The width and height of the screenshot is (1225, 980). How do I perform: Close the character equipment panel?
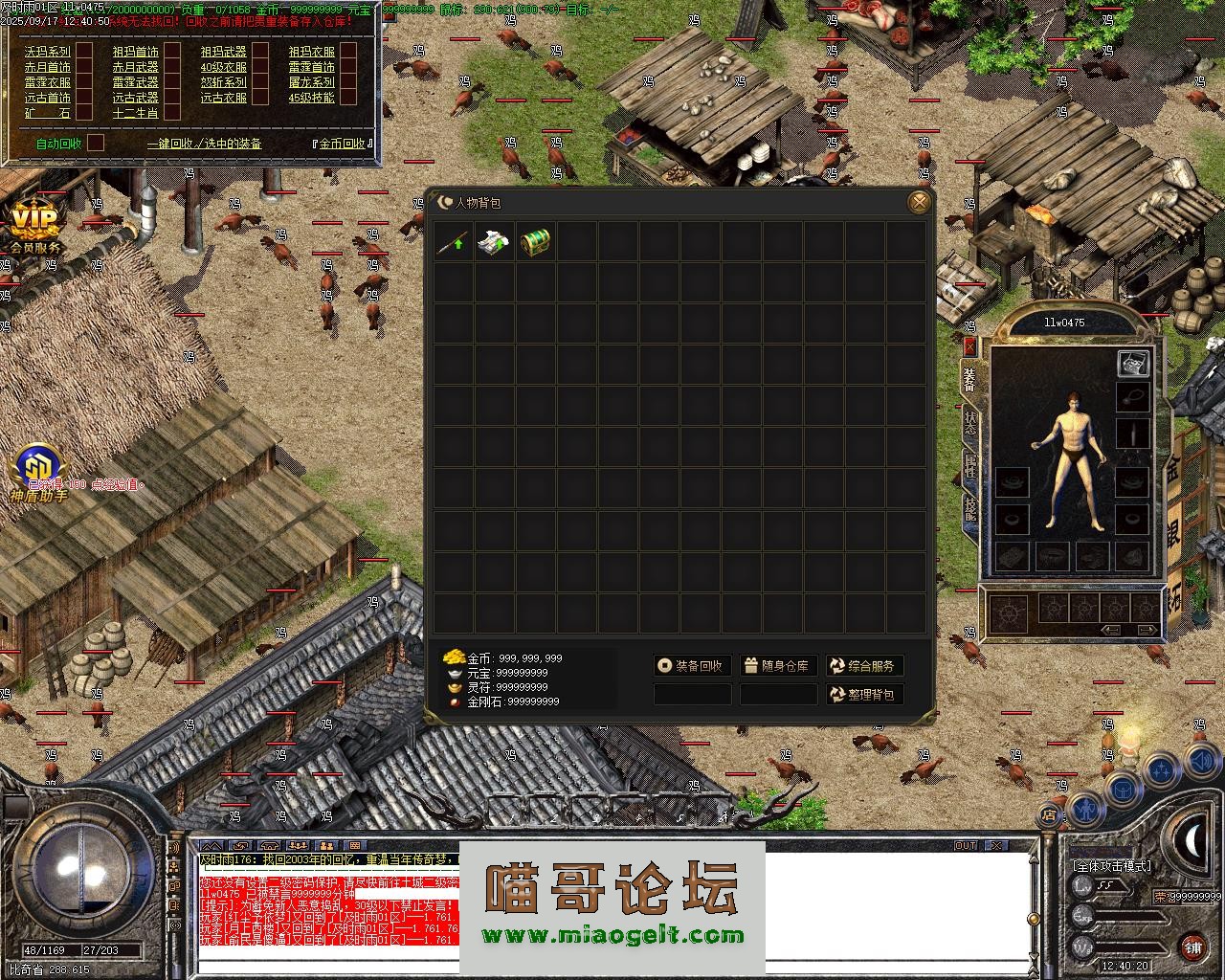[969, 345]
